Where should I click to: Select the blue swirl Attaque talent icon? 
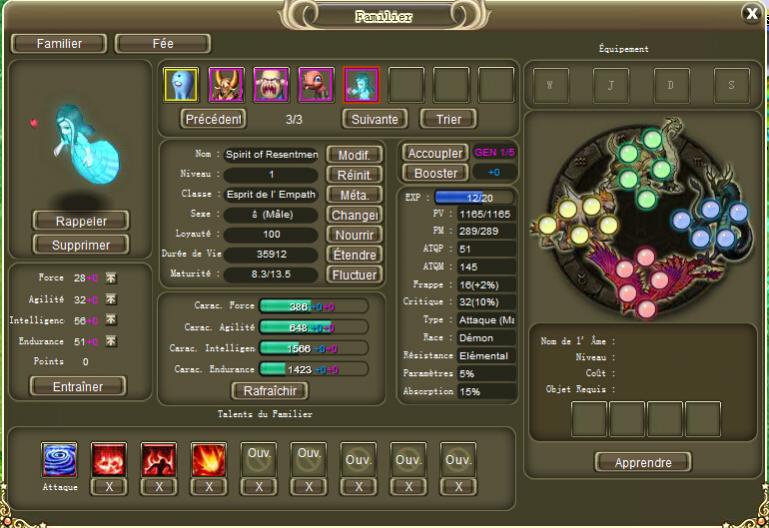pyautogui.click(x=60, y=460)
